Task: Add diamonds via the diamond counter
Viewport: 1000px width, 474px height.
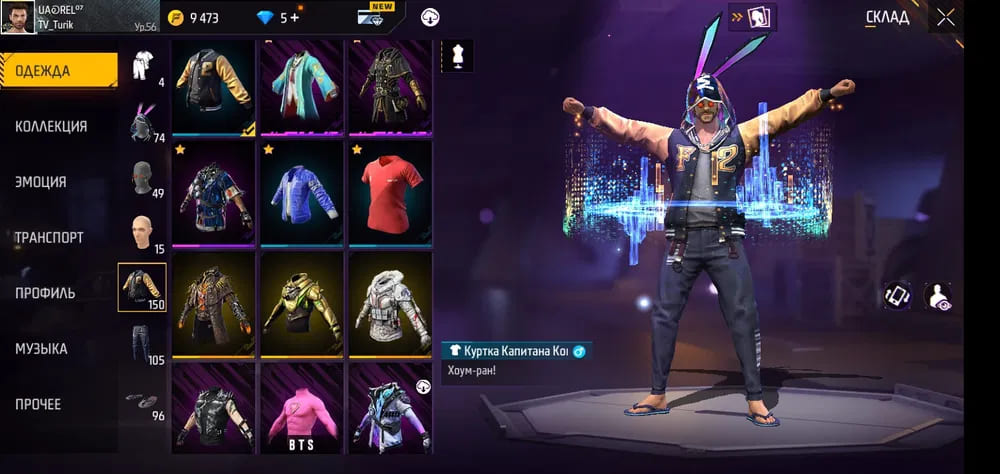Action: [290, 17]
